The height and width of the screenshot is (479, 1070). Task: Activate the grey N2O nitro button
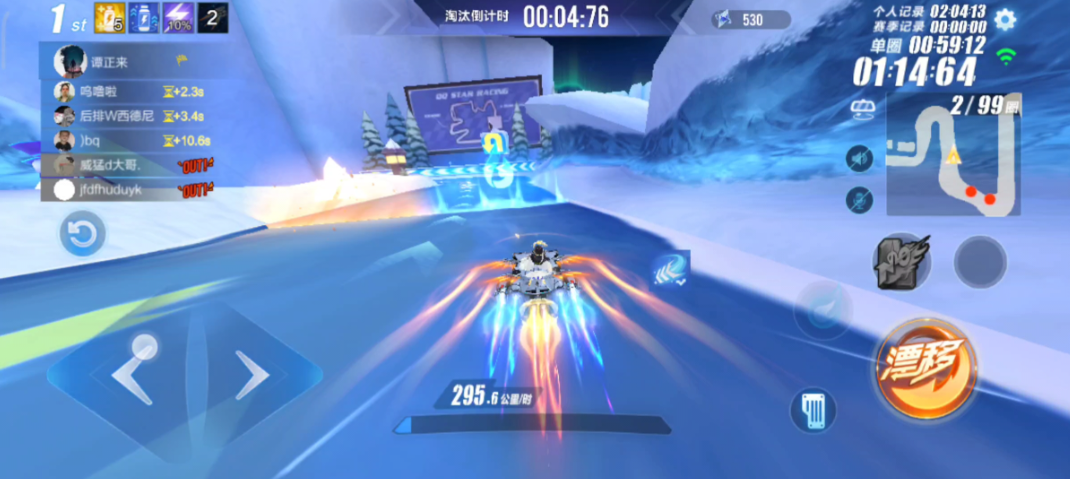(x=903, y=263)
